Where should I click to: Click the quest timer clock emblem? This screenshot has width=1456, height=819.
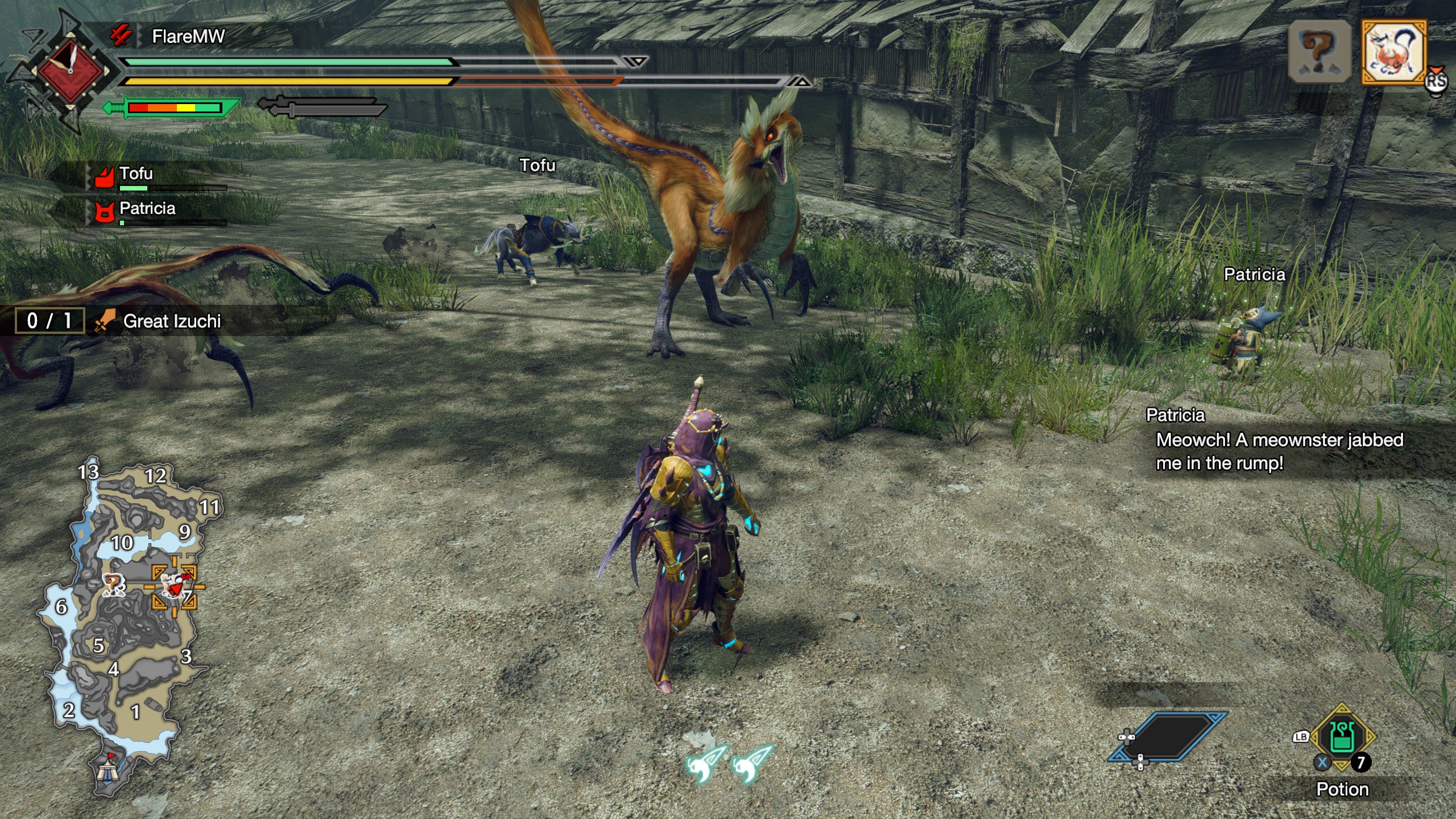click(71, 71)
